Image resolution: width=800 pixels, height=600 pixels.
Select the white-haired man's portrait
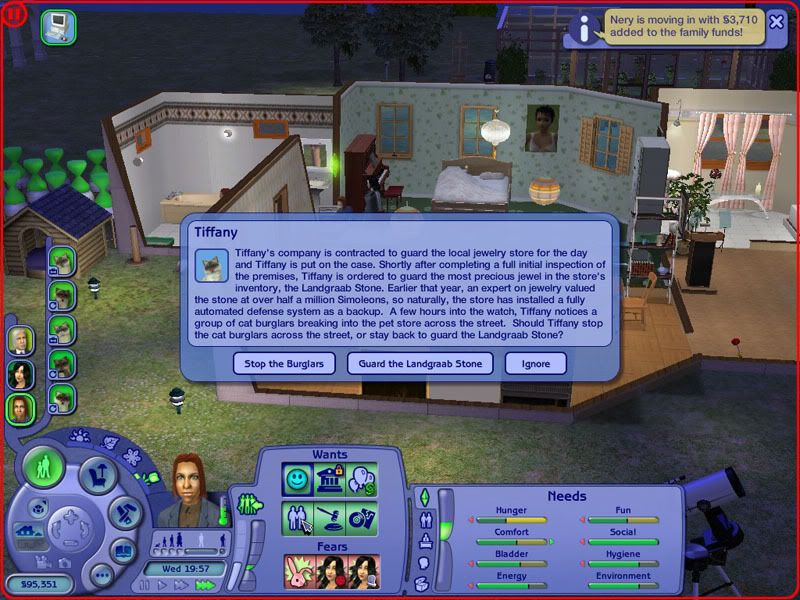click(20, 340)
